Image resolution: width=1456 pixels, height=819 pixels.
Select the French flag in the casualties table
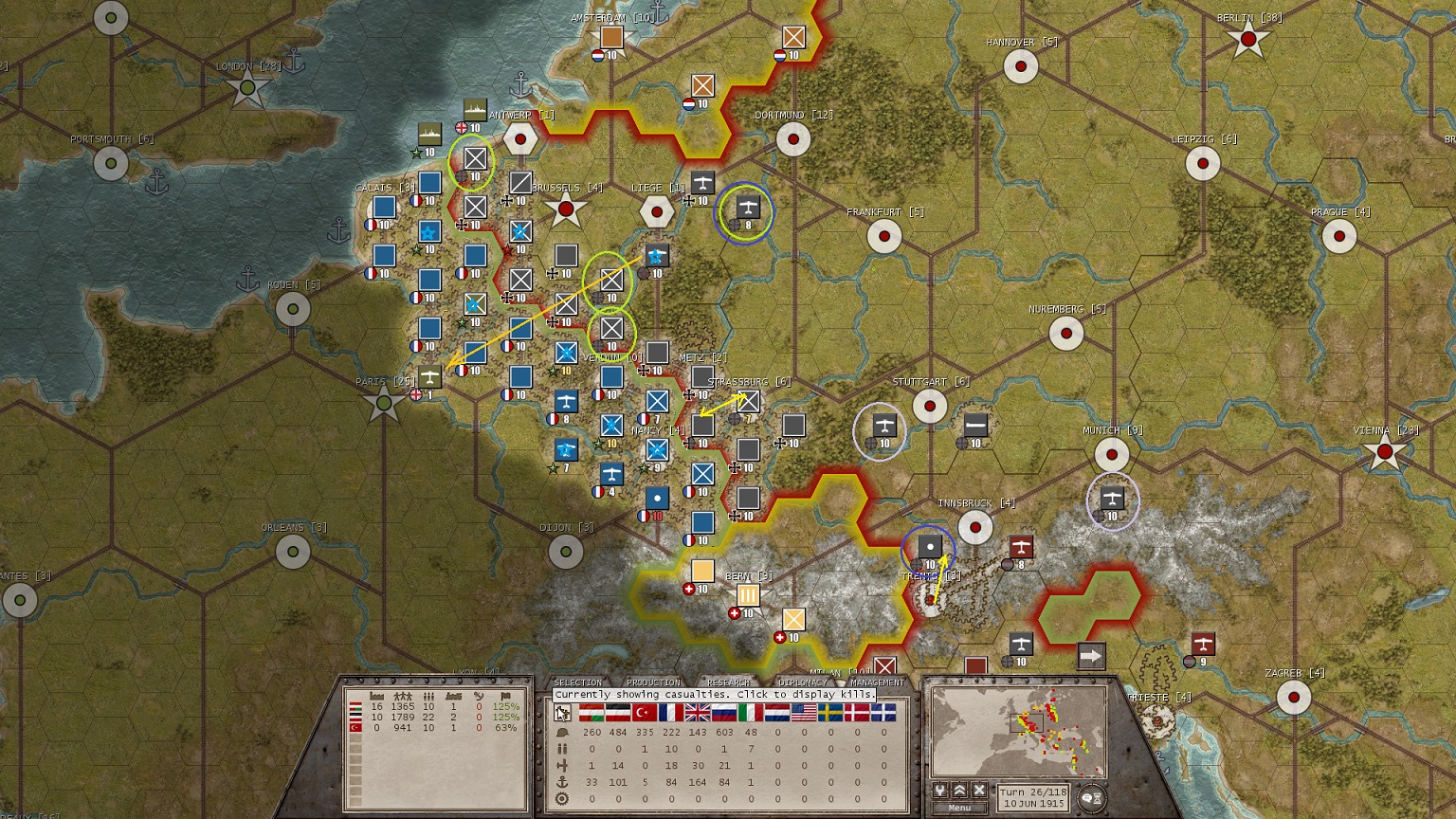pyautogui.click(x=671, y=713)
